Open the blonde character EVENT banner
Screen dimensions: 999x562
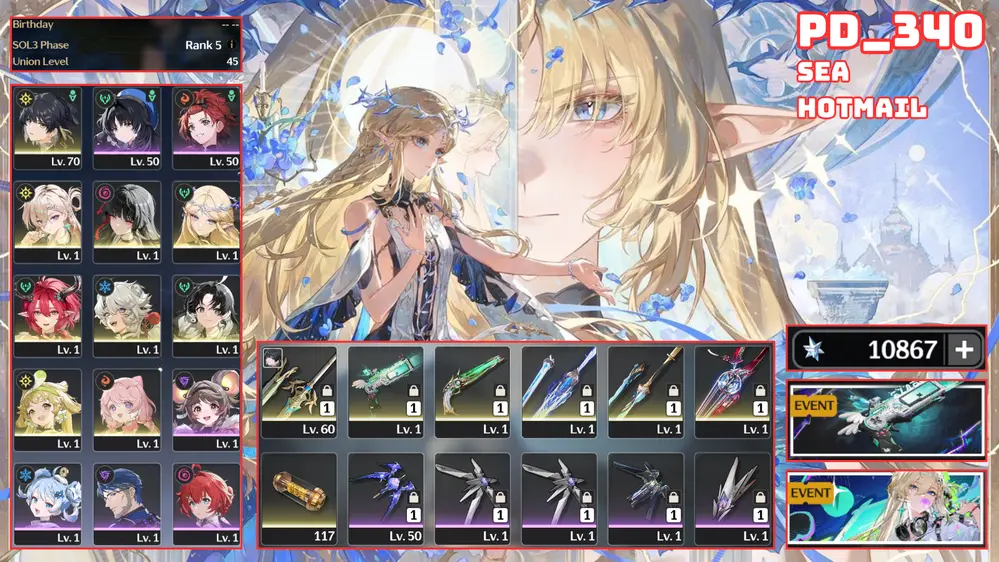[x=886, y=507]
